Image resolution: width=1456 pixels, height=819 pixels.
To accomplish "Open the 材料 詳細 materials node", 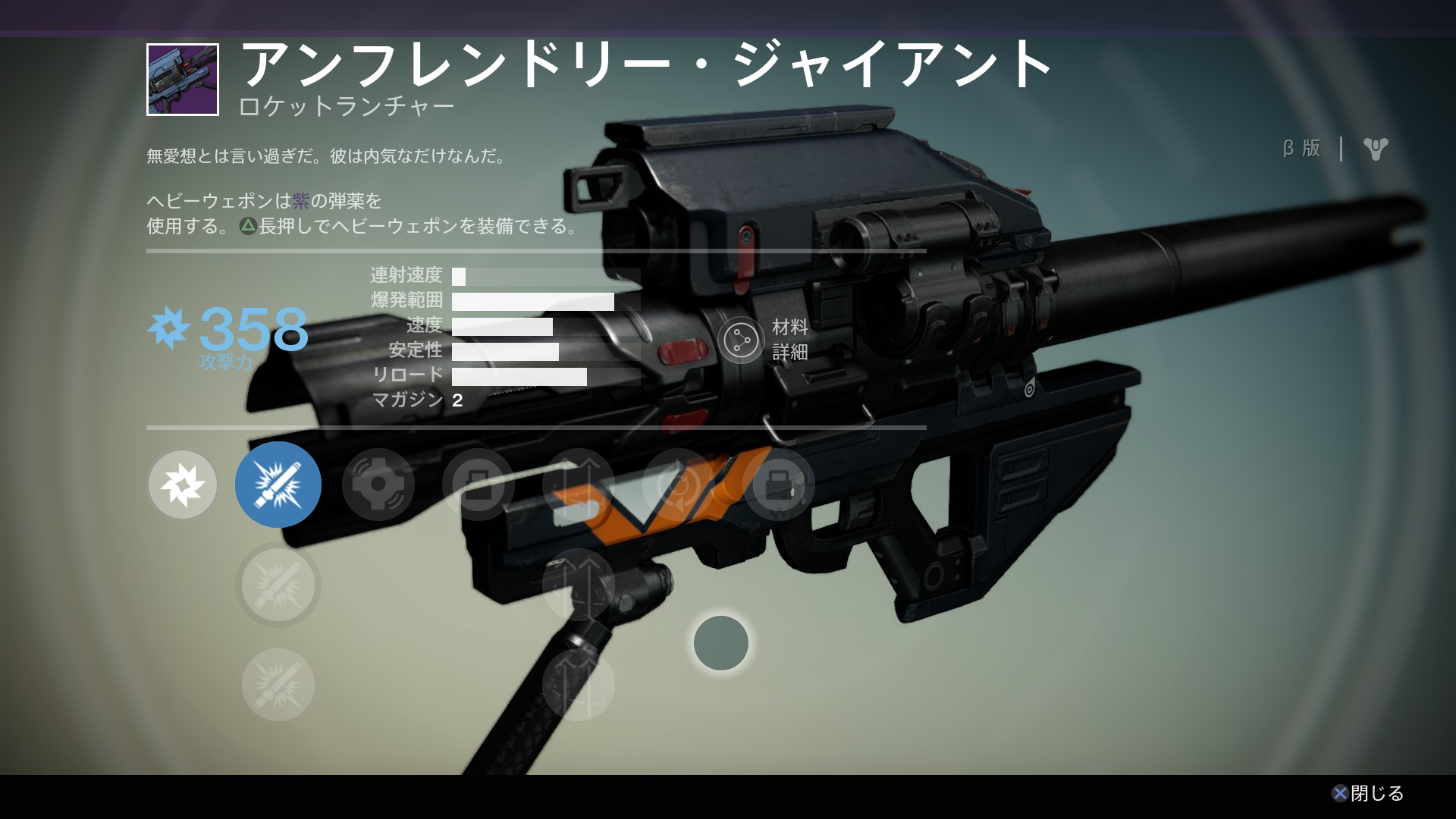I will (741, 340).
